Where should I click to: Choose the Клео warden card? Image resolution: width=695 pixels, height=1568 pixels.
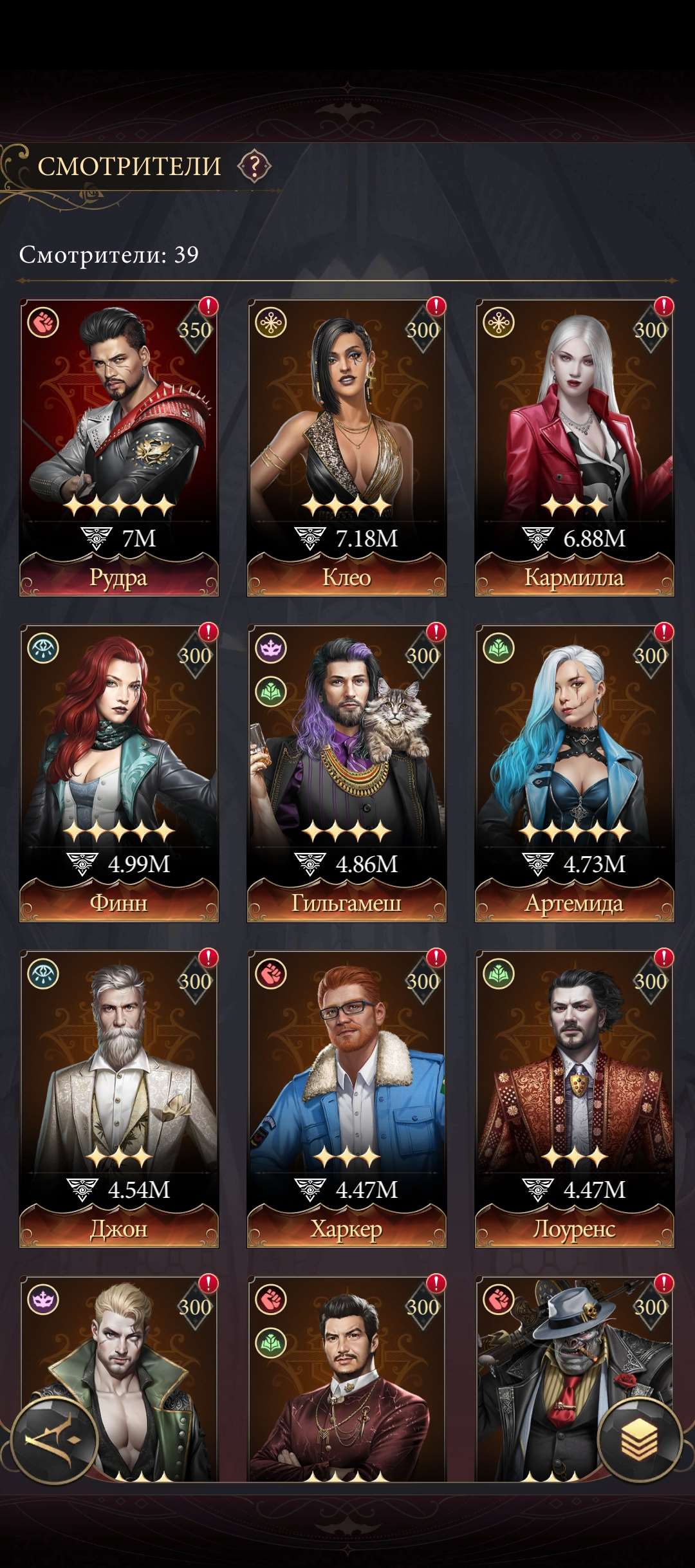click(x=347, y=447)
